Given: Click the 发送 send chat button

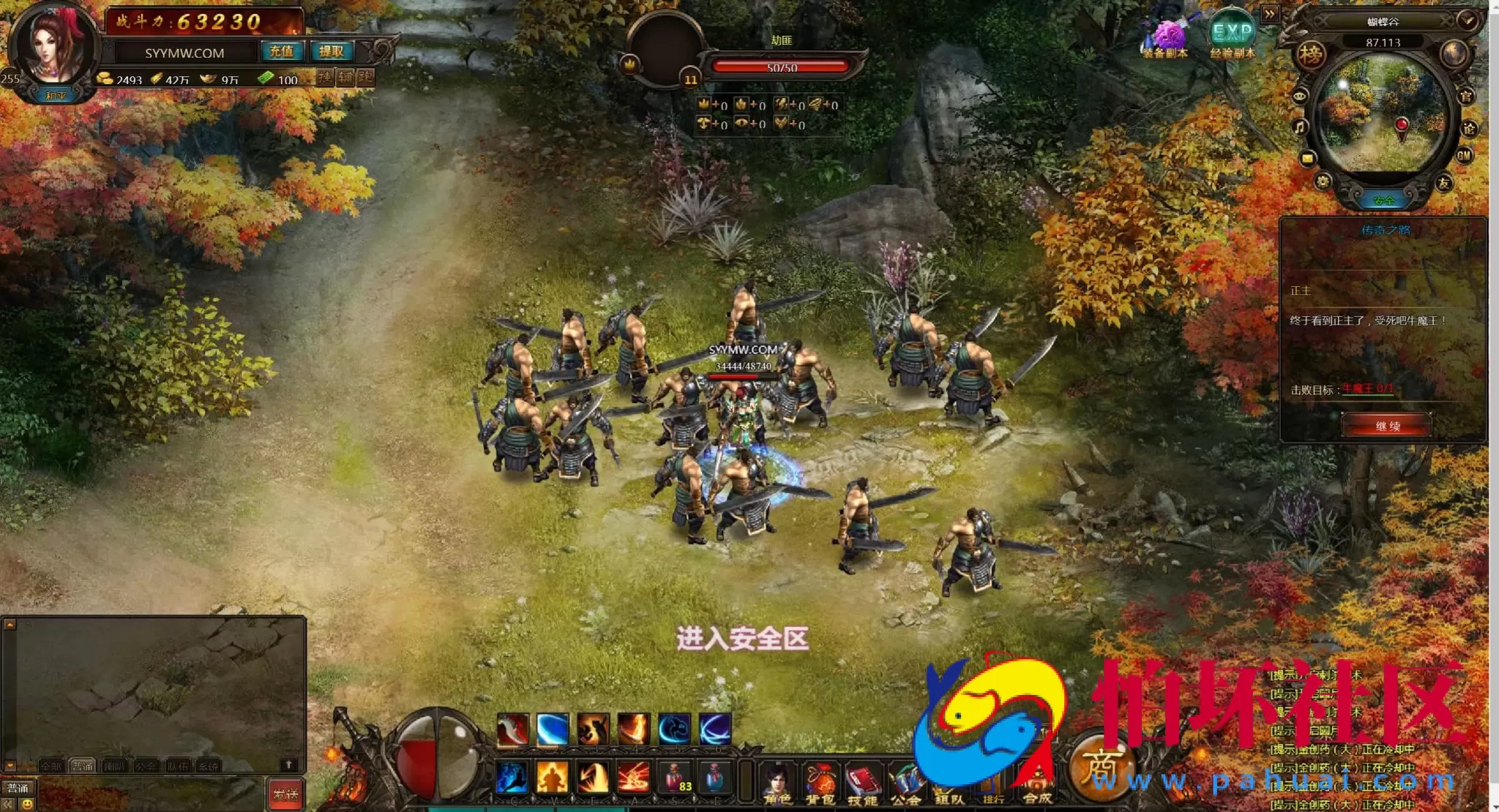Looking at the screenshot, I should click(x=285, y=794).
